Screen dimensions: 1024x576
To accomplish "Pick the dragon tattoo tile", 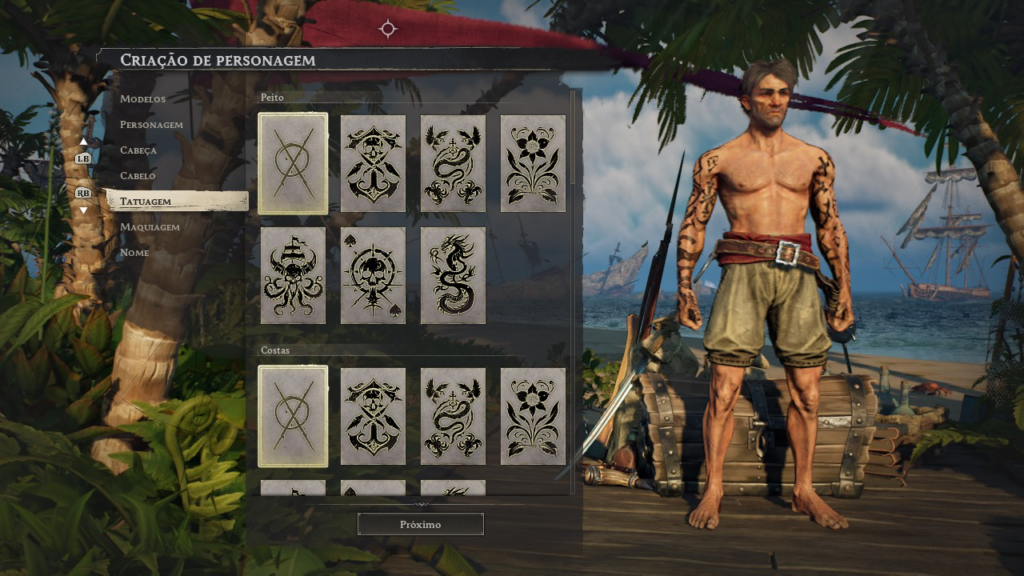I will pyautogui.click(x=453, y=275).
